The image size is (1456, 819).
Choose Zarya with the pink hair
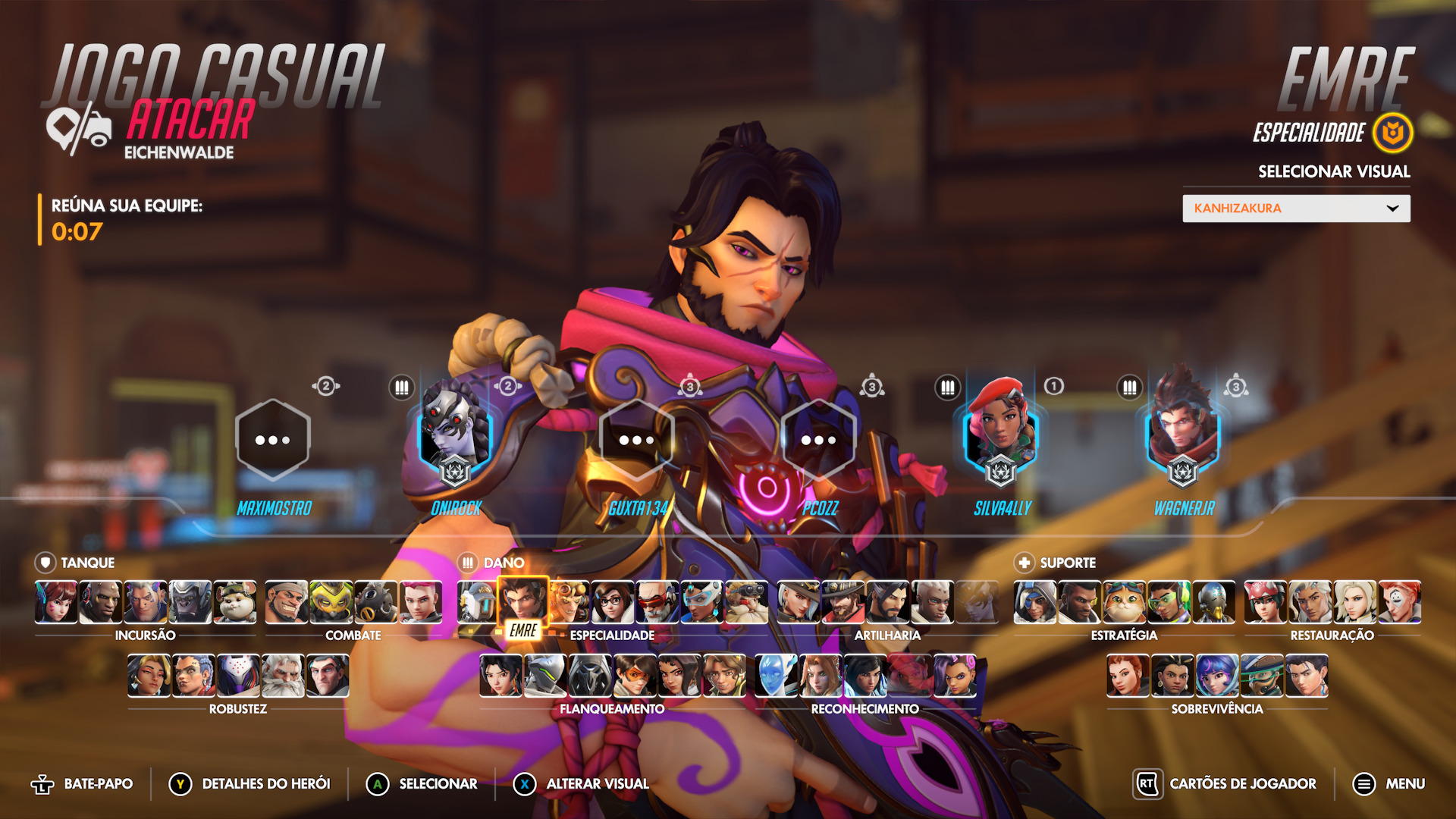pyautogui.click(x=421, y=602)
